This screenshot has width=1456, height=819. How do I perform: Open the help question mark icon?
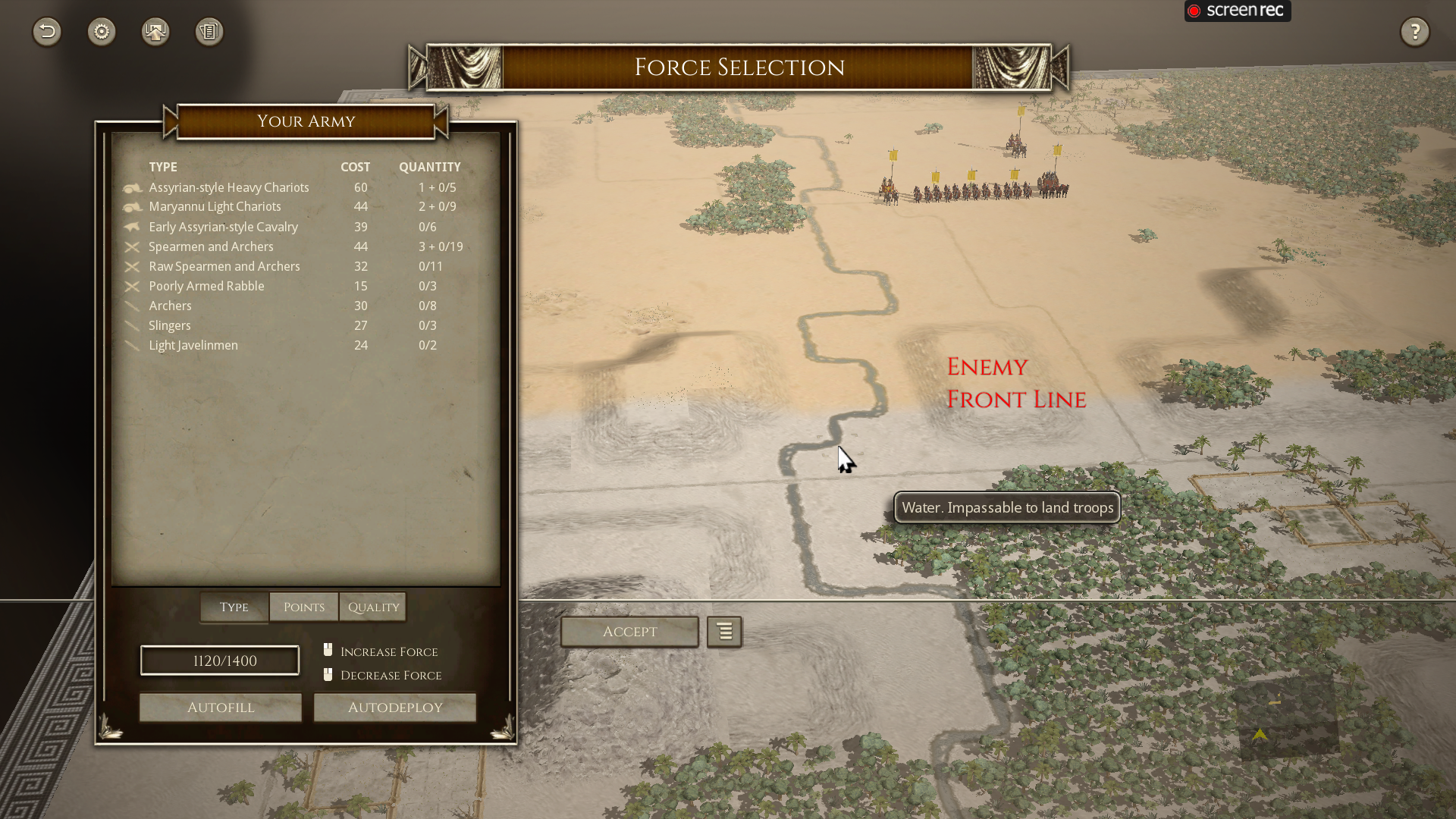[x=1414, y=32]
